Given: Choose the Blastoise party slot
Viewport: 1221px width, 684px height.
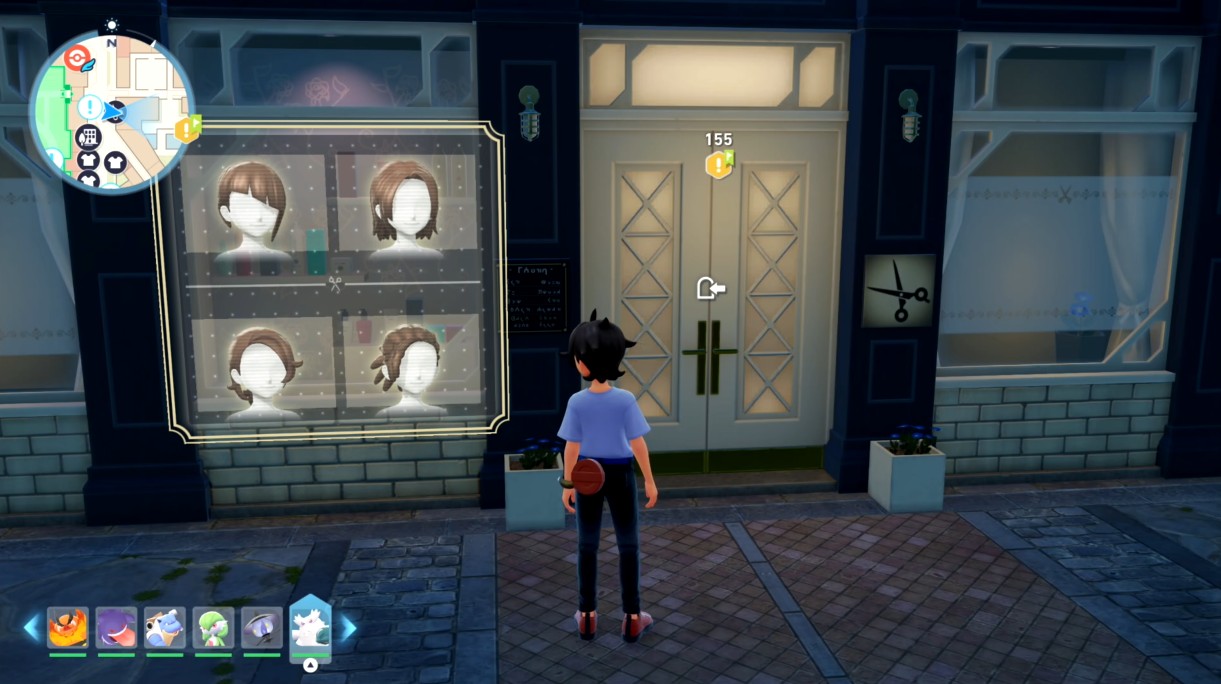Looking at the screenshot, I should 165,627.
